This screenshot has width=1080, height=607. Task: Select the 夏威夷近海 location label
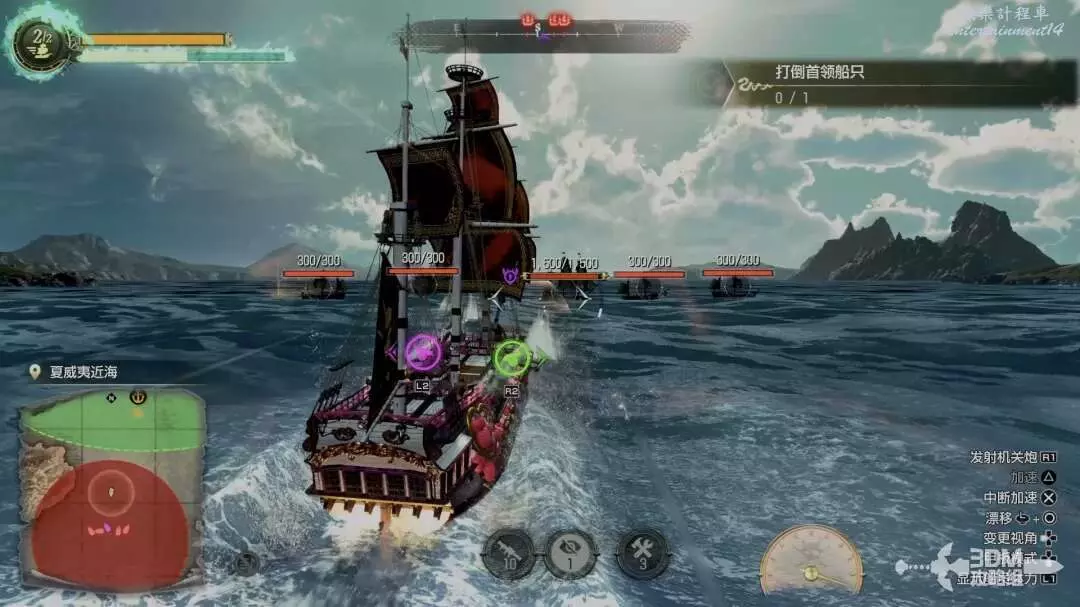pos(83,372)
